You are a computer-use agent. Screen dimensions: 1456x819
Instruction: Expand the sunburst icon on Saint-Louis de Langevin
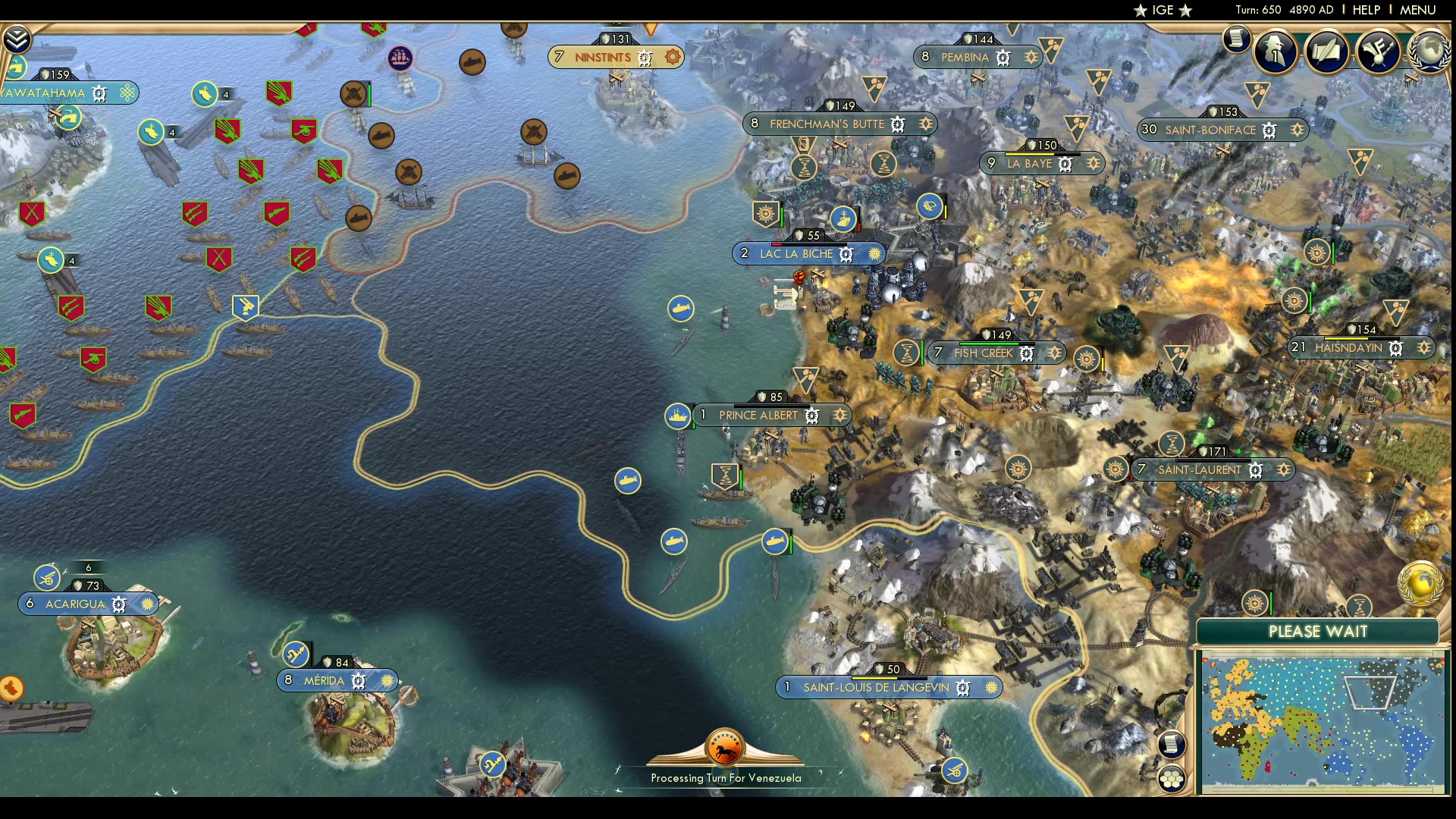(x=990, y=688)
